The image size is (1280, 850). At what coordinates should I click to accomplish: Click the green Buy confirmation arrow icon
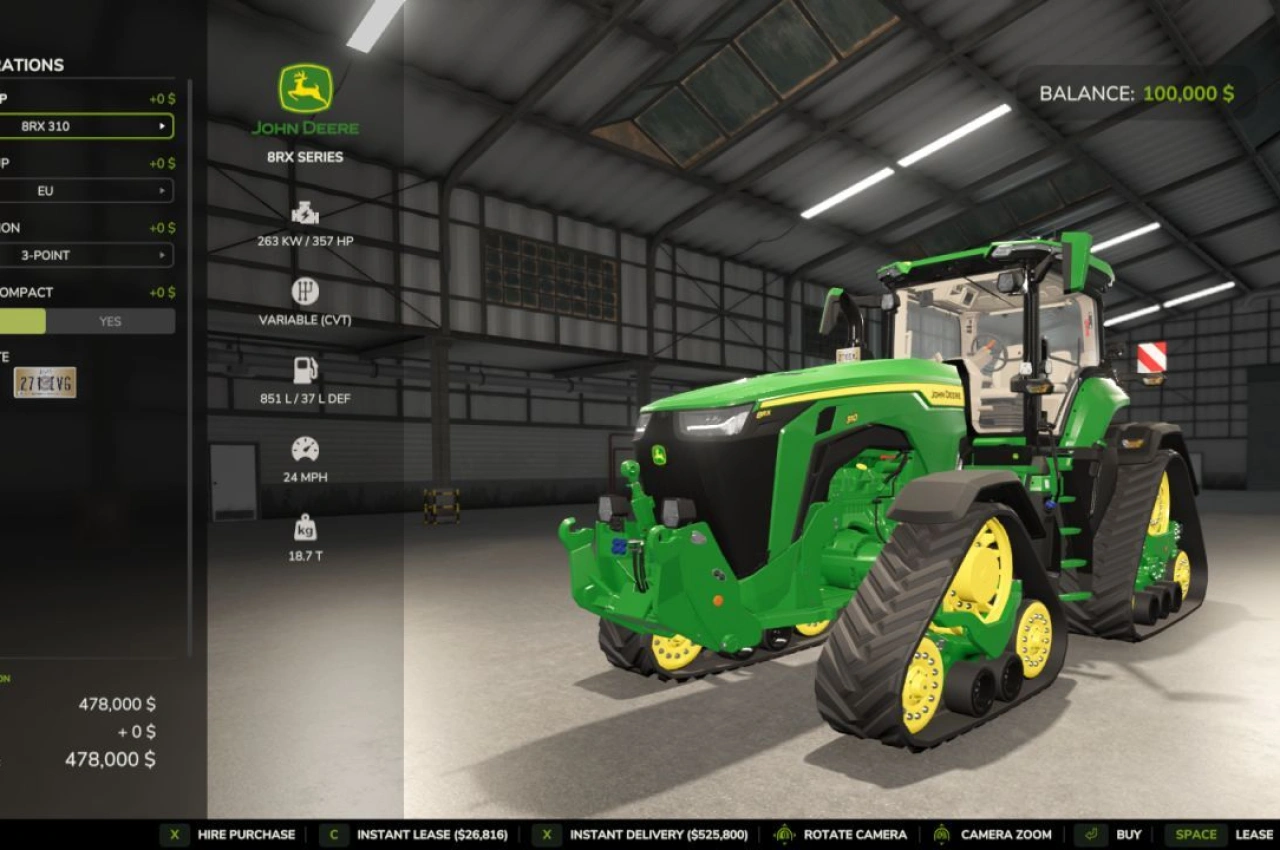coord(1089,833)
